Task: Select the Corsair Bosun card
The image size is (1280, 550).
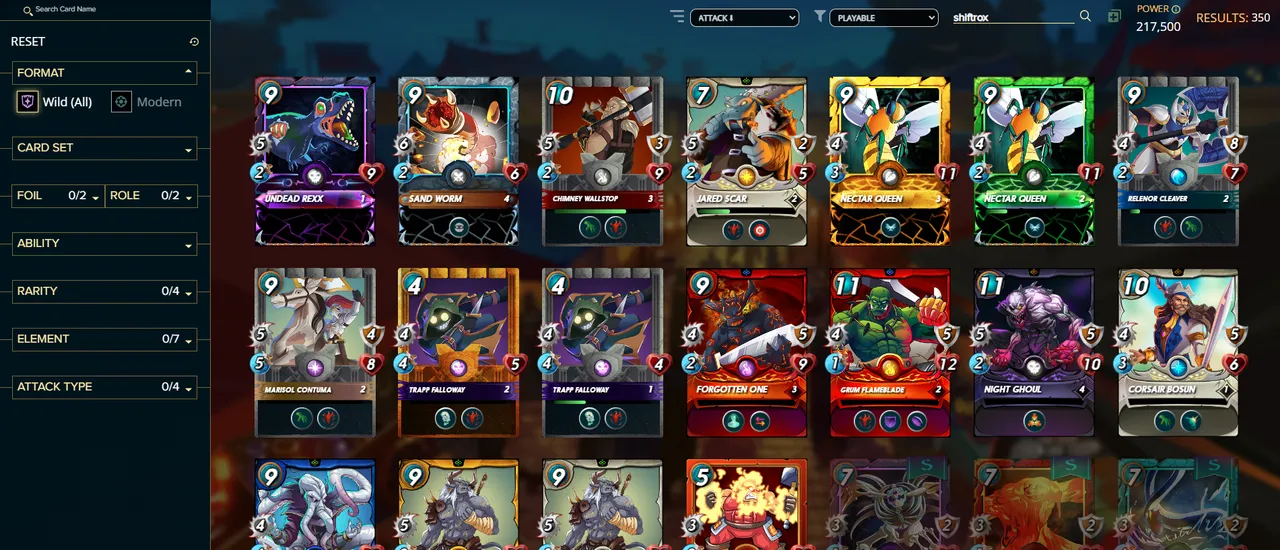Action: pyautogui.click(x=1178, y=351)
